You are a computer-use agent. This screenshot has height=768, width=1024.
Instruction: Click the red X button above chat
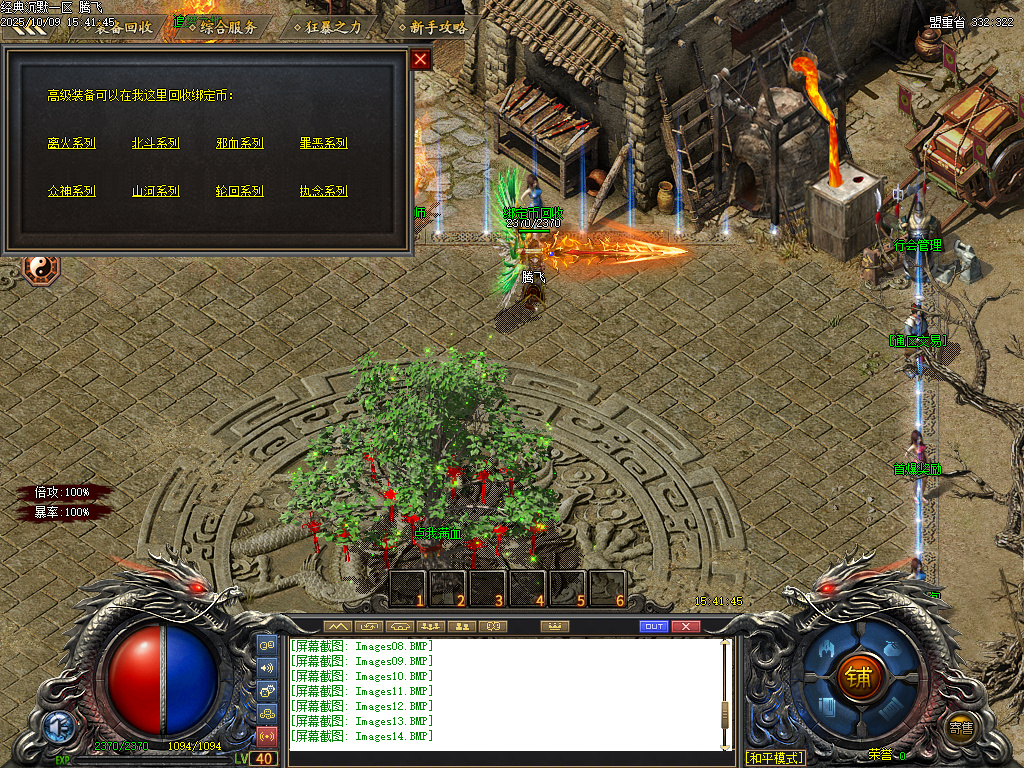coord(686,626)
